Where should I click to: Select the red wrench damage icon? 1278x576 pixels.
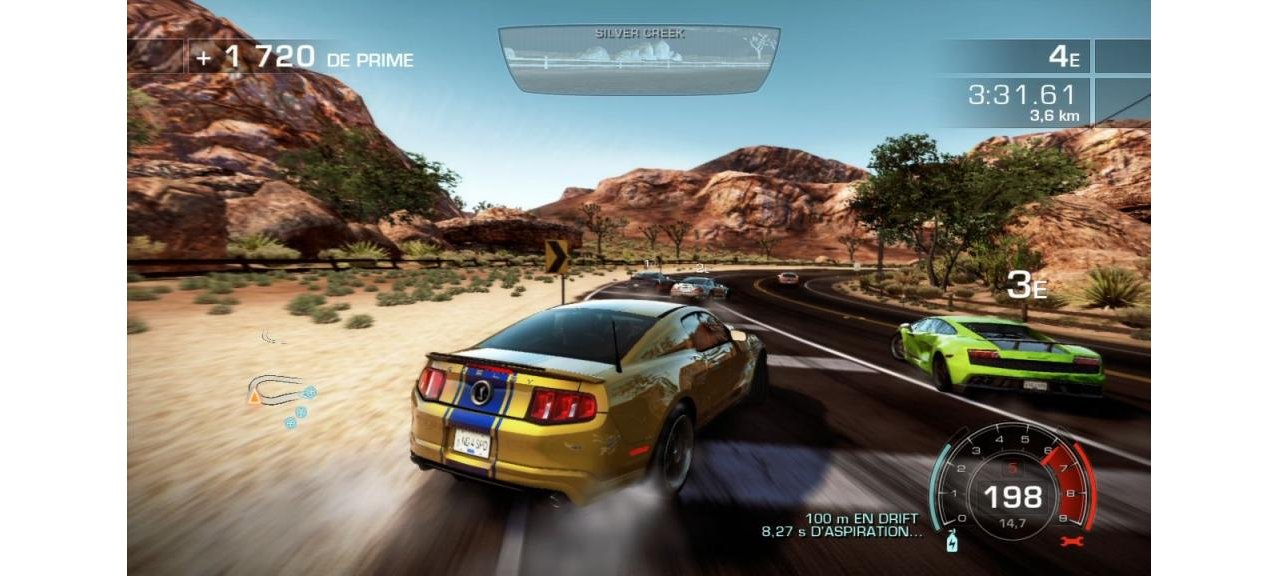(x=1070, y=541)
